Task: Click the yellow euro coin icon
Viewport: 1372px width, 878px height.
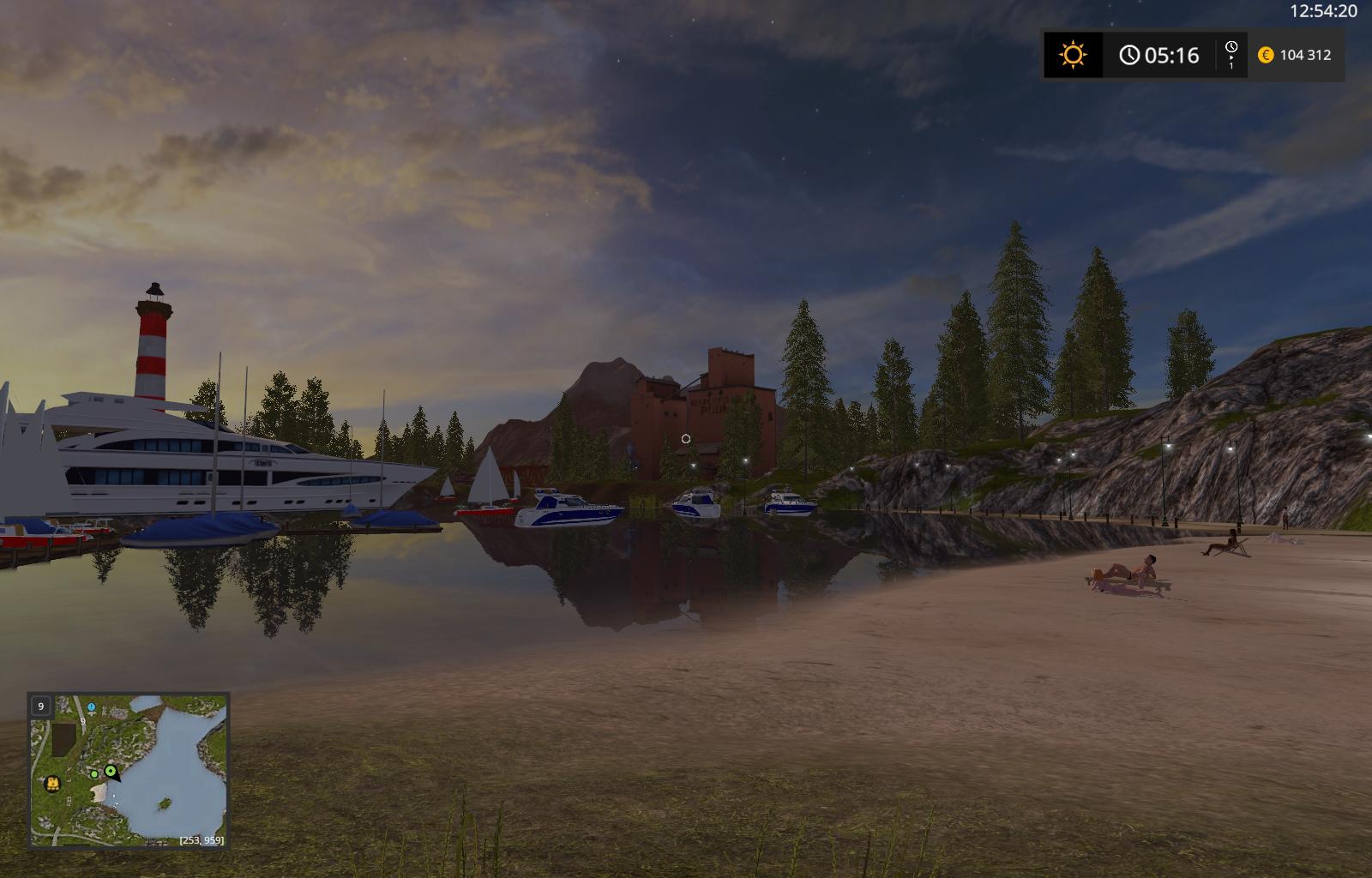Action: 1267,56
